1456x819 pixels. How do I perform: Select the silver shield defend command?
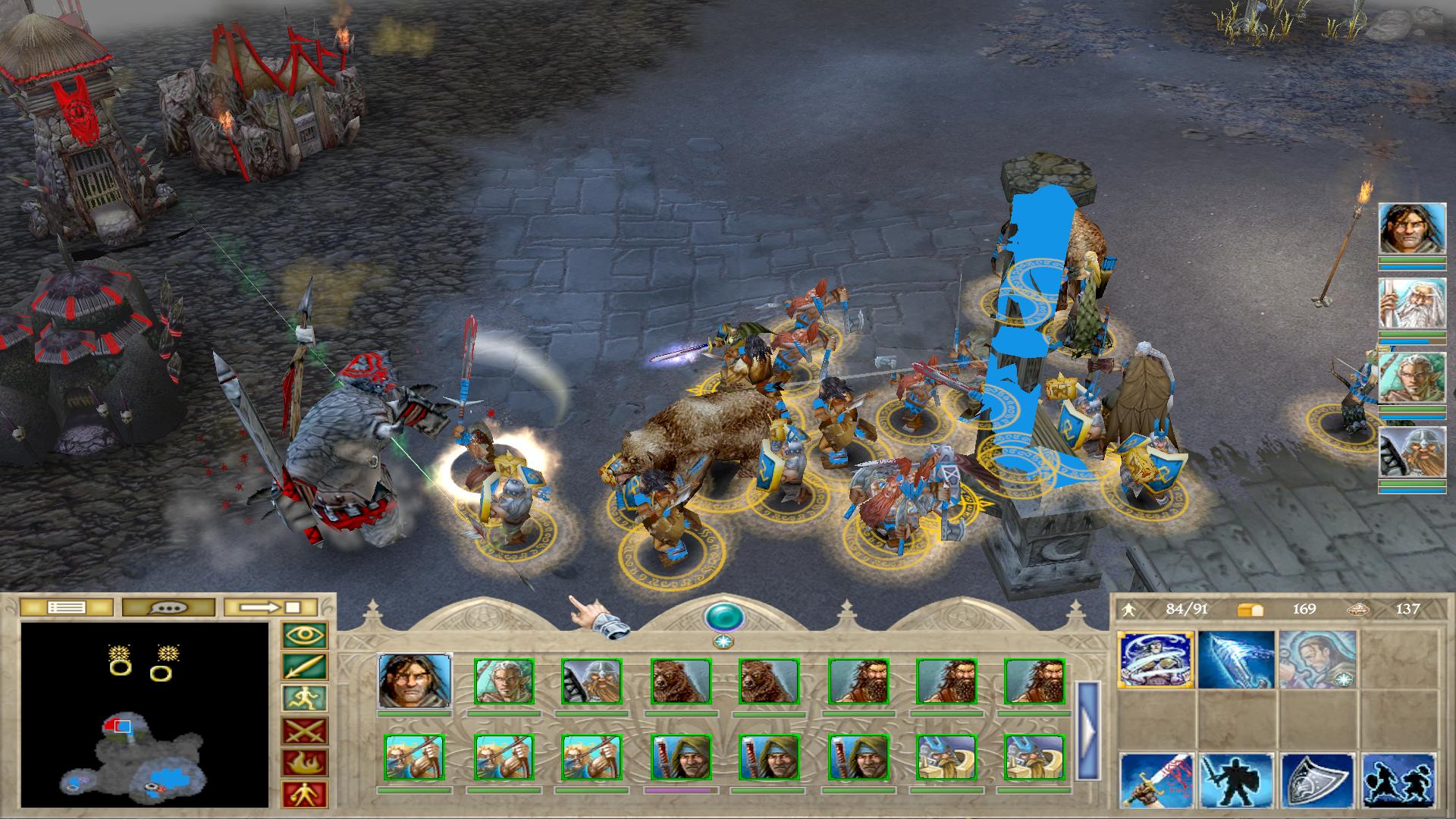pyautogui.click(x=1316, y=781)
